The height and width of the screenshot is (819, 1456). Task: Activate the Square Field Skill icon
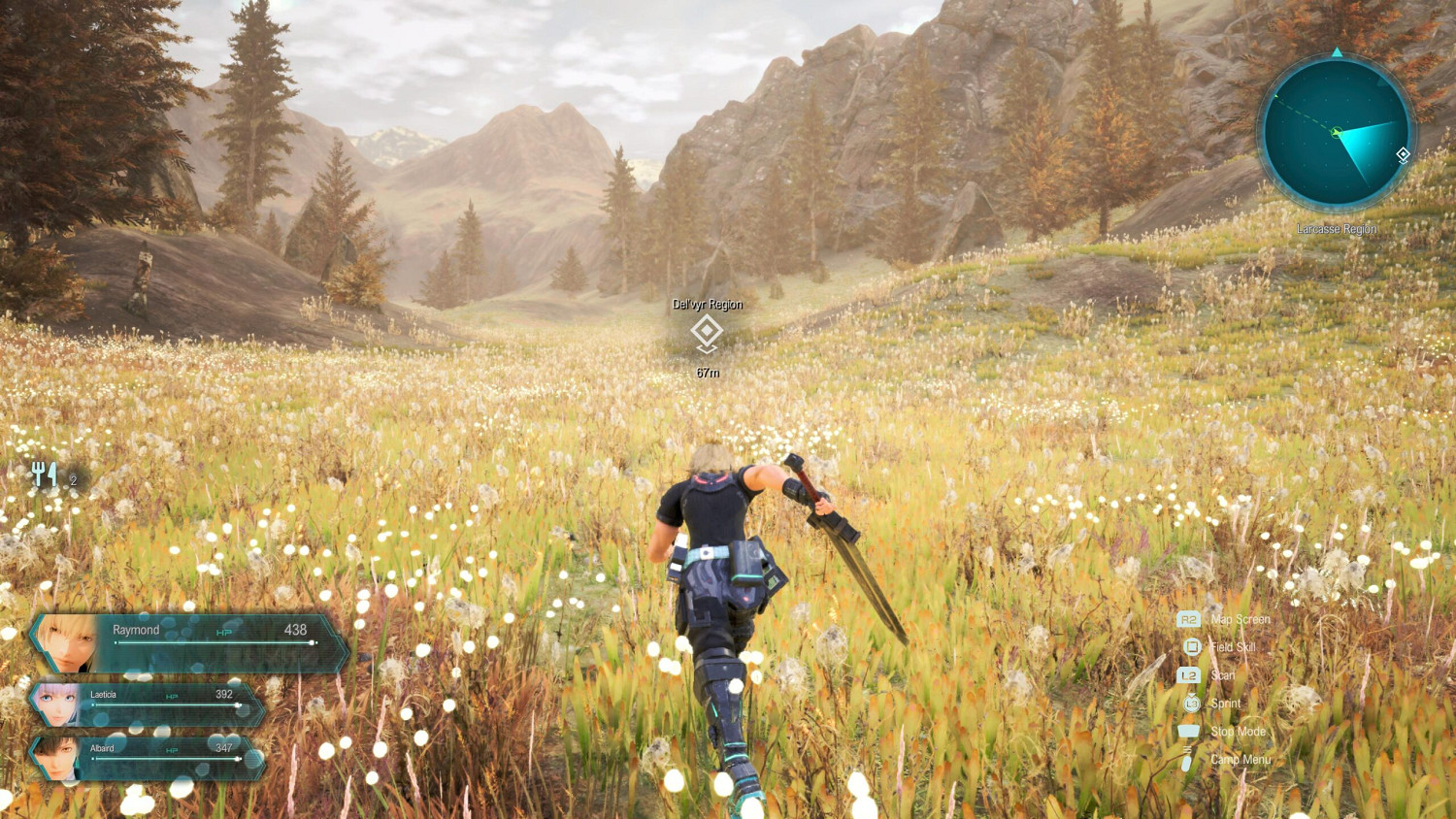point(1190,646)
